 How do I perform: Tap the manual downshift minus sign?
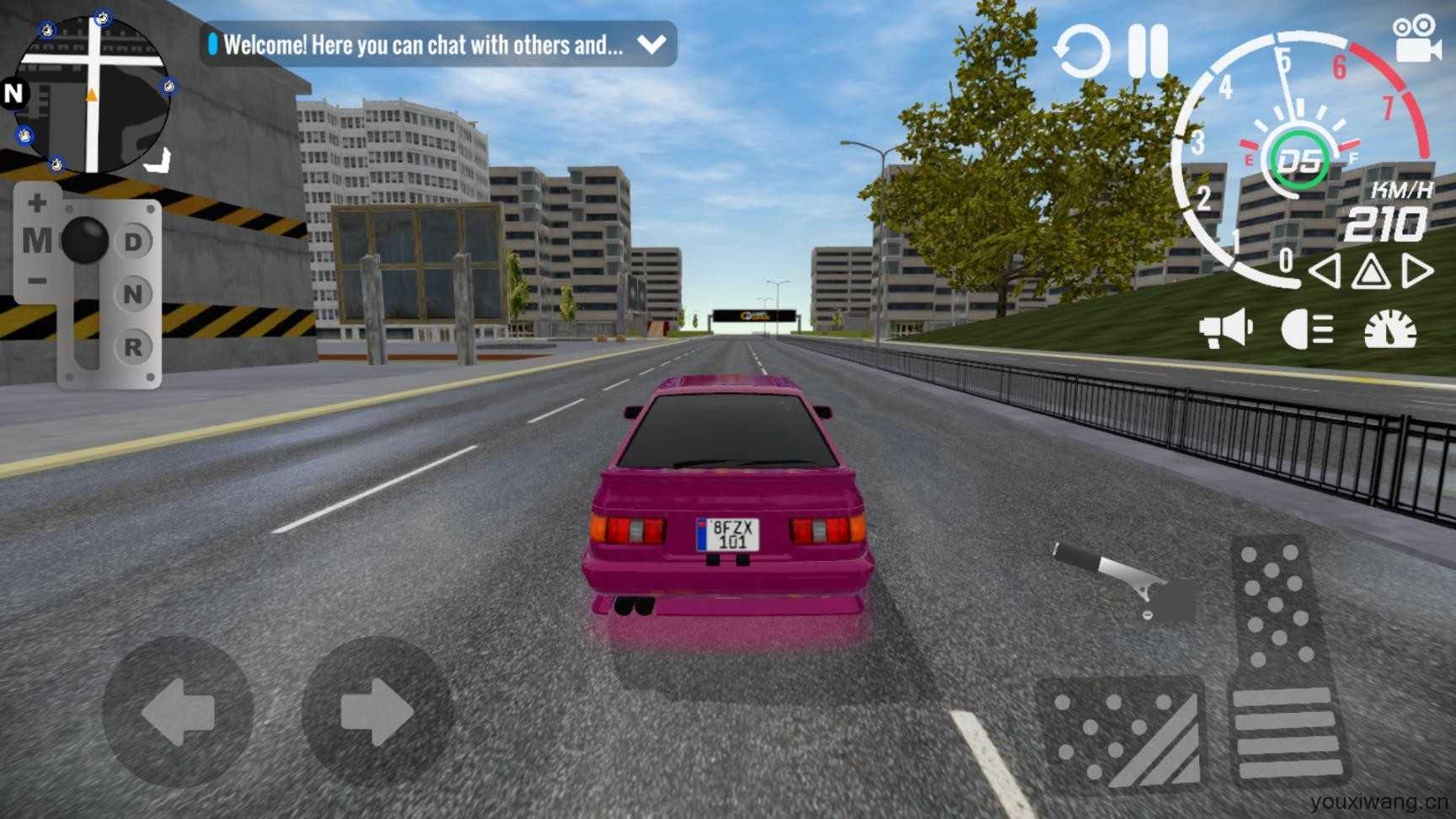[x=37, y=281]
